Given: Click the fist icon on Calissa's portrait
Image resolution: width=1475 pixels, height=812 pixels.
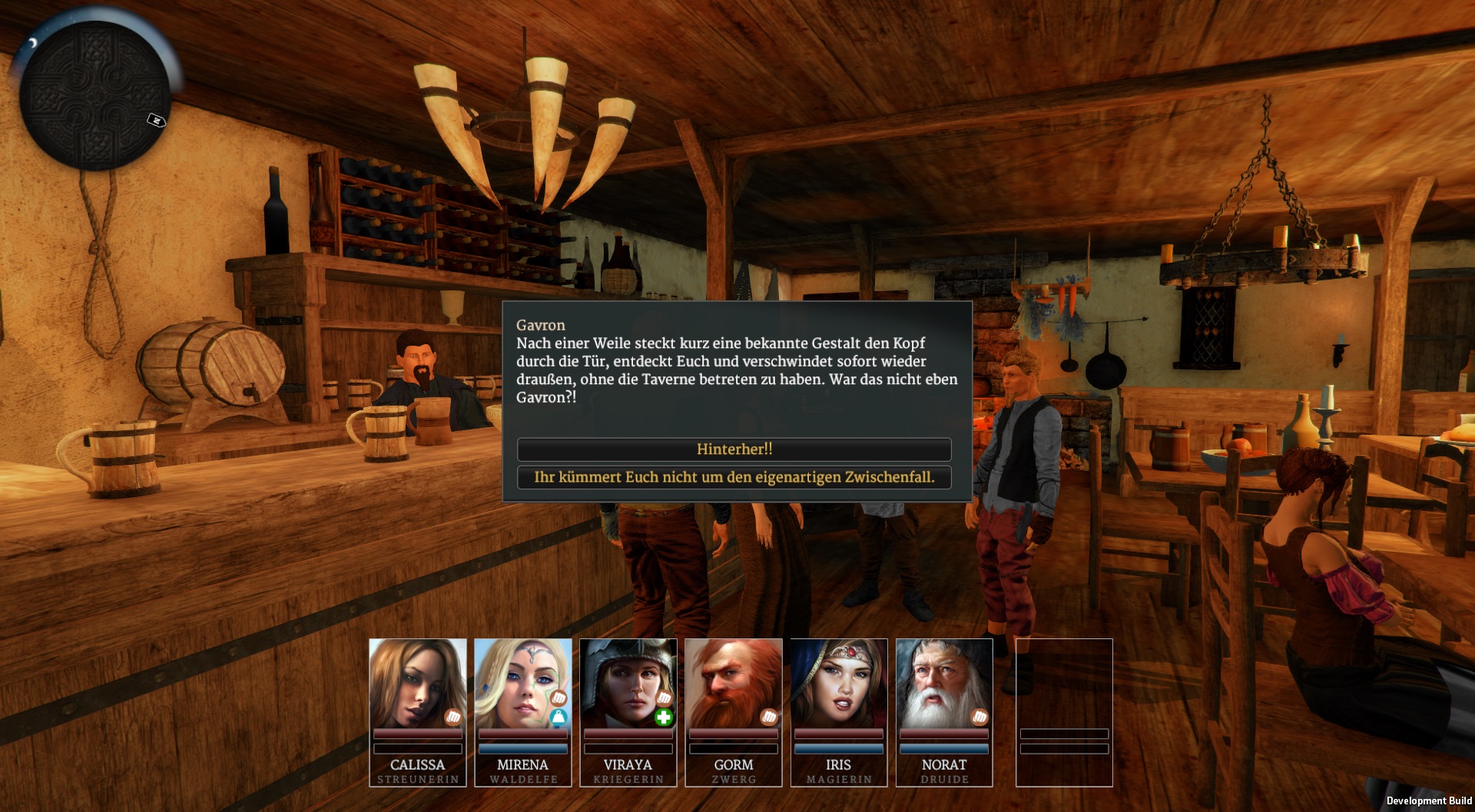Looking at the screenshot, I should (453, 718).
